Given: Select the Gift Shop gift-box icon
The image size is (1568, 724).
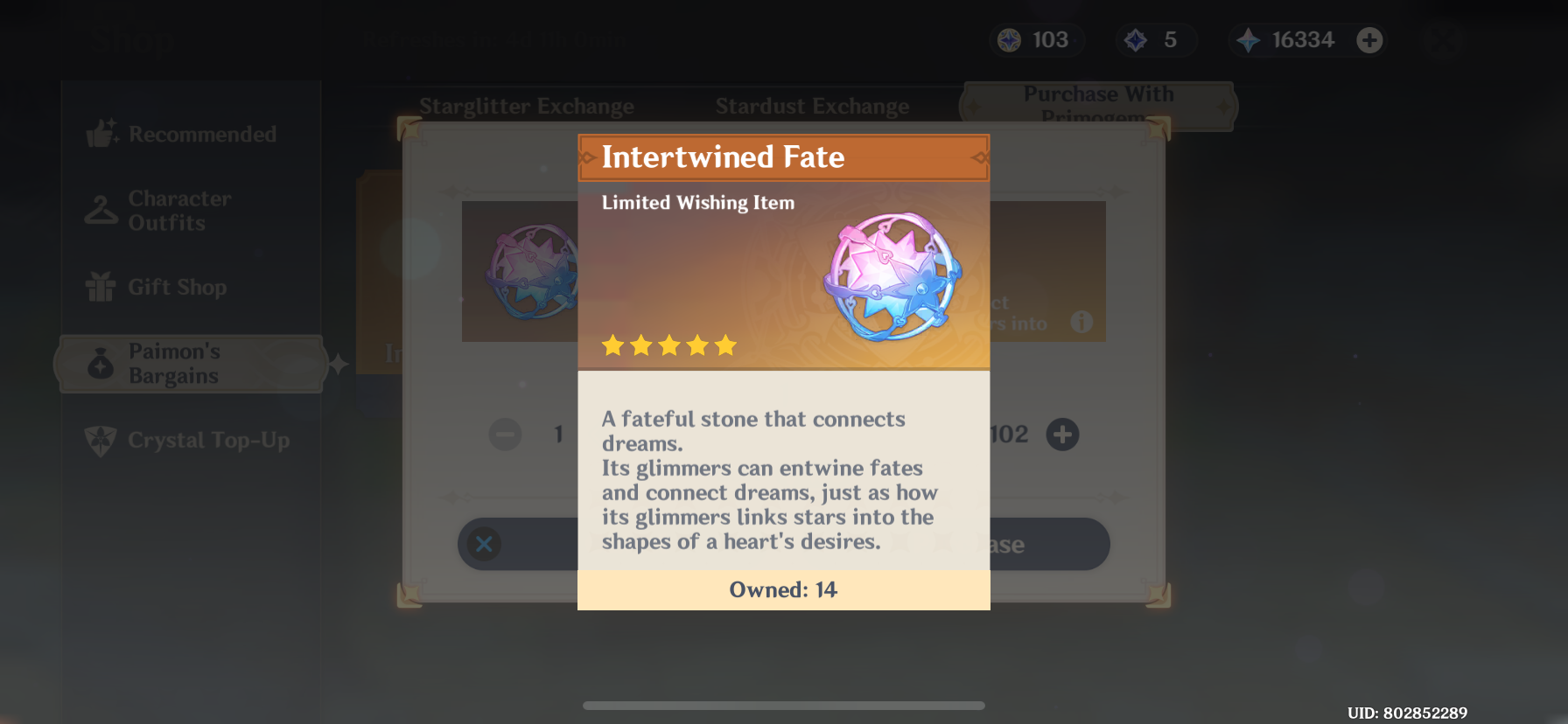Looking at the screenshot, I should pos(100,287).
